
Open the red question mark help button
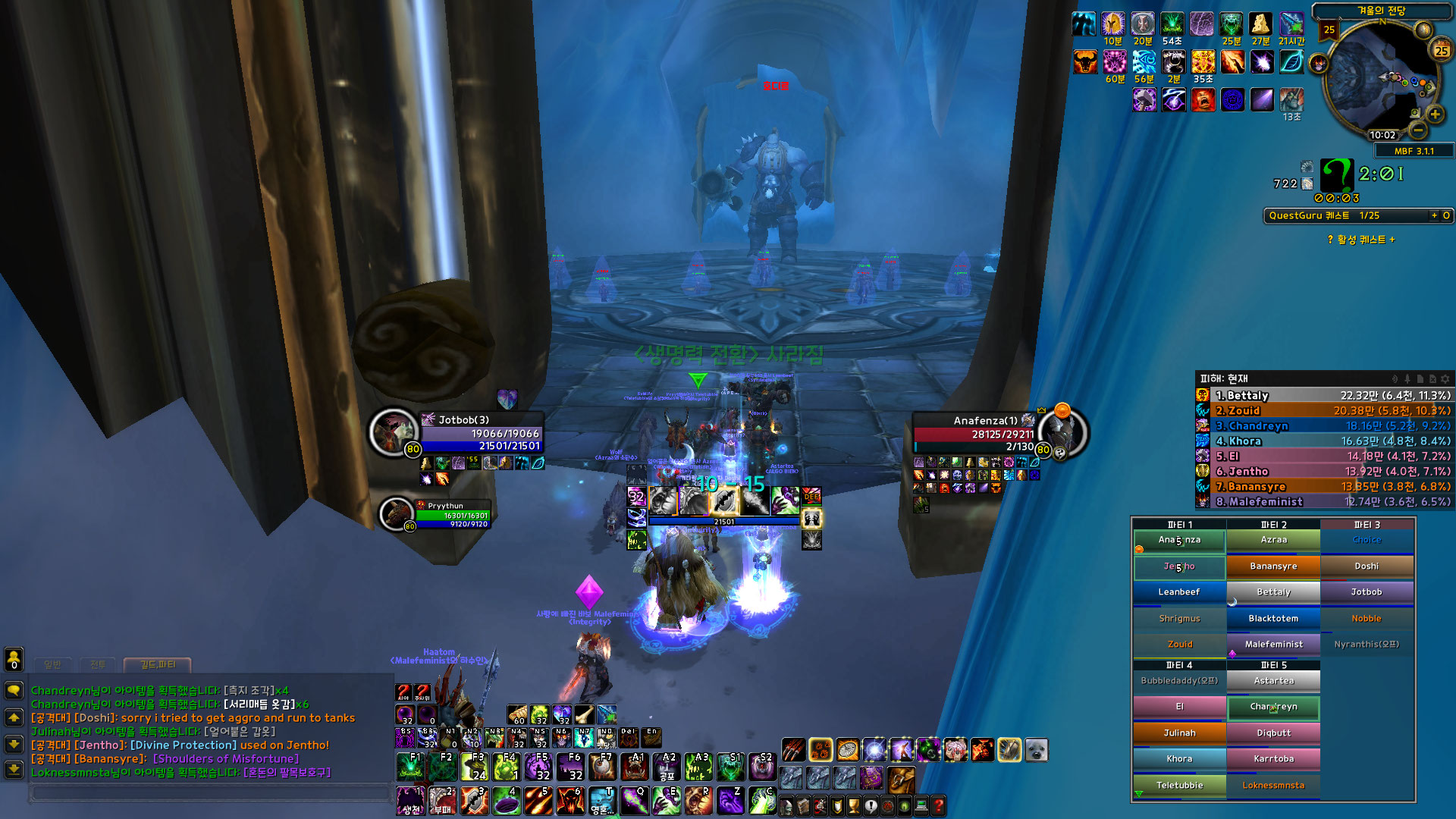938,805
